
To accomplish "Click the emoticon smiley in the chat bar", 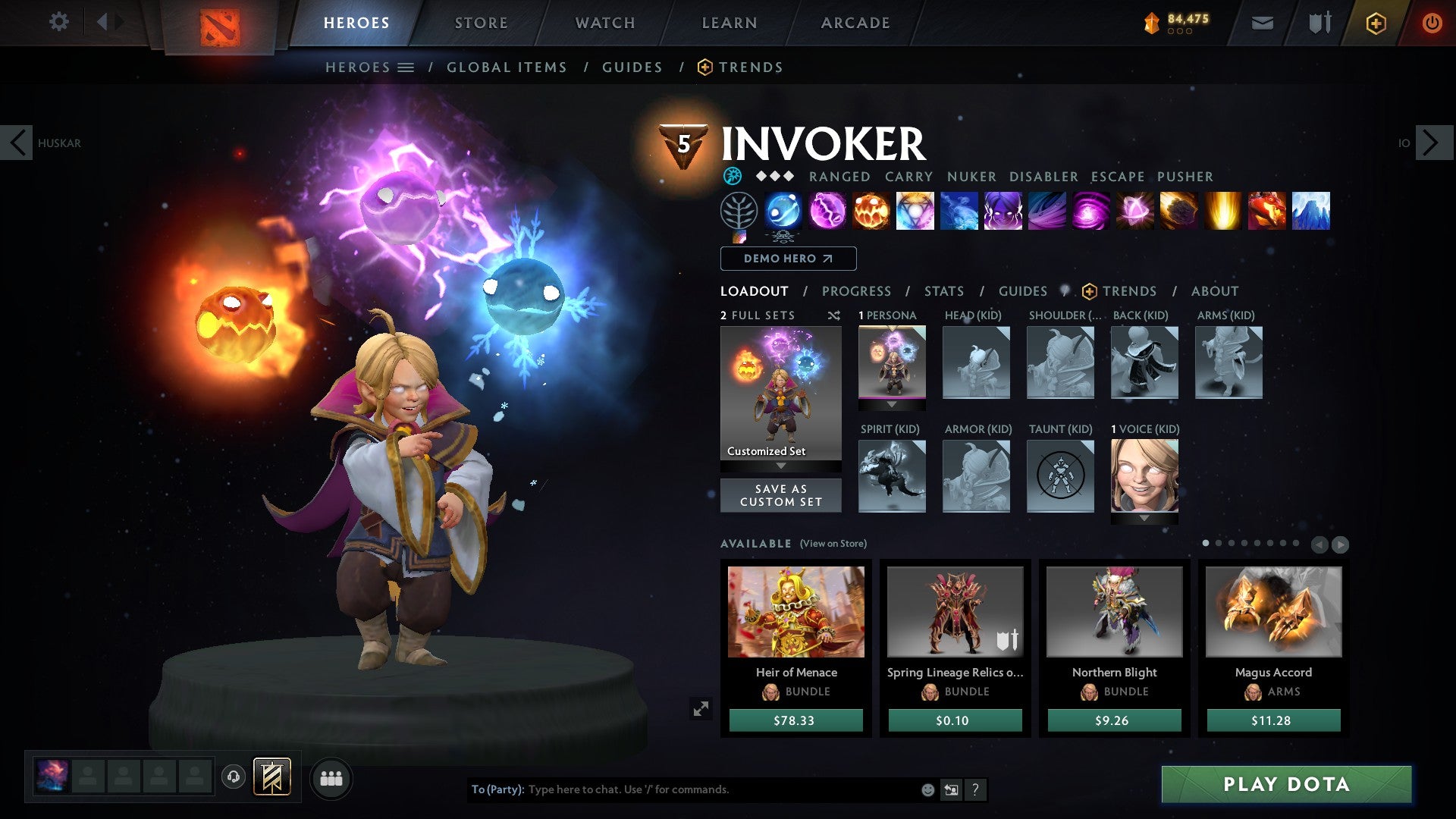I will [928, 789].
